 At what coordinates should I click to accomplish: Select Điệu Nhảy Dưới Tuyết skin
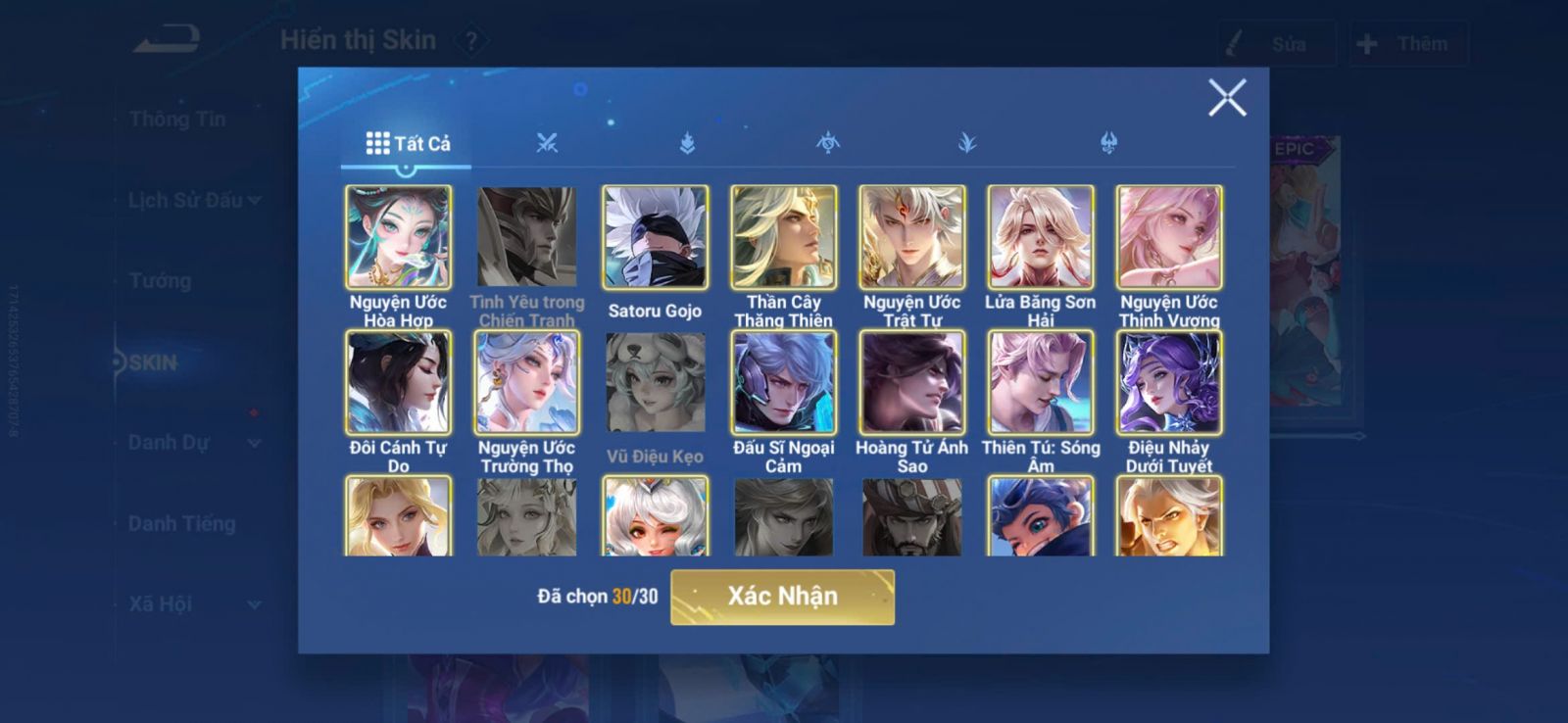(1168, 383)
